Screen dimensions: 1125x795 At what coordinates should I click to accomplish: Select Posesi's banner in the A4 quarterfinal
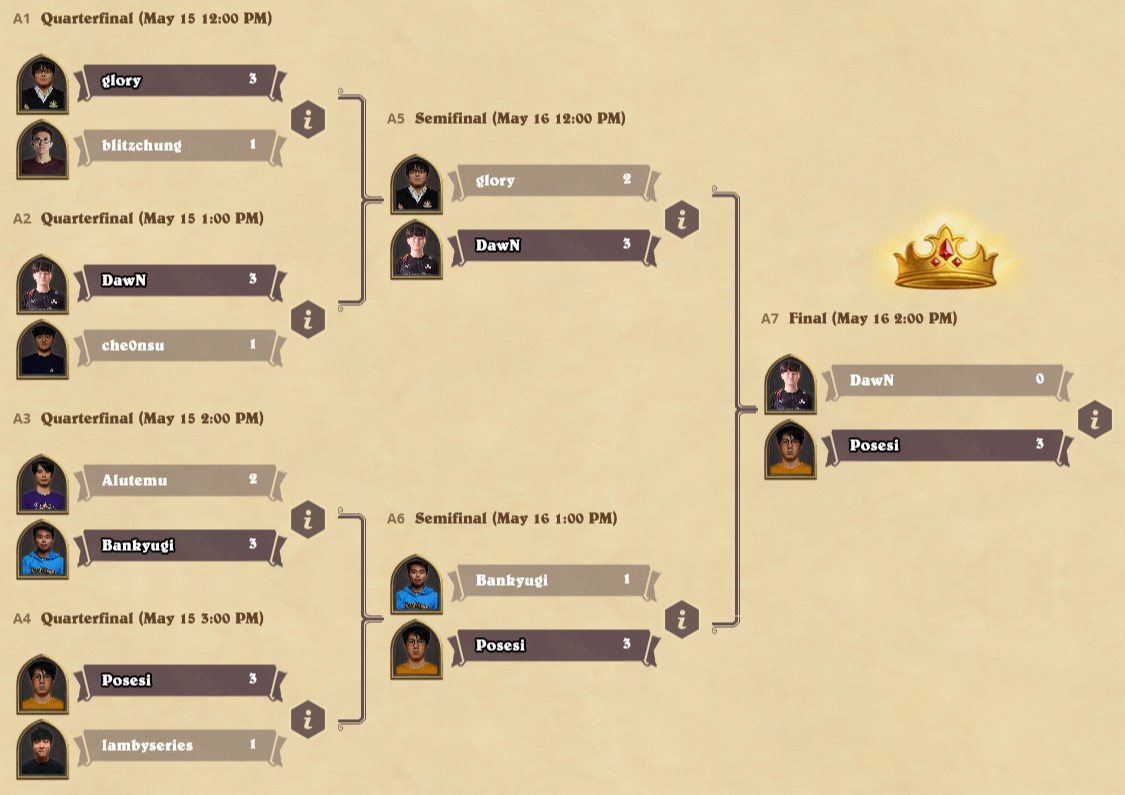[178, 681]
